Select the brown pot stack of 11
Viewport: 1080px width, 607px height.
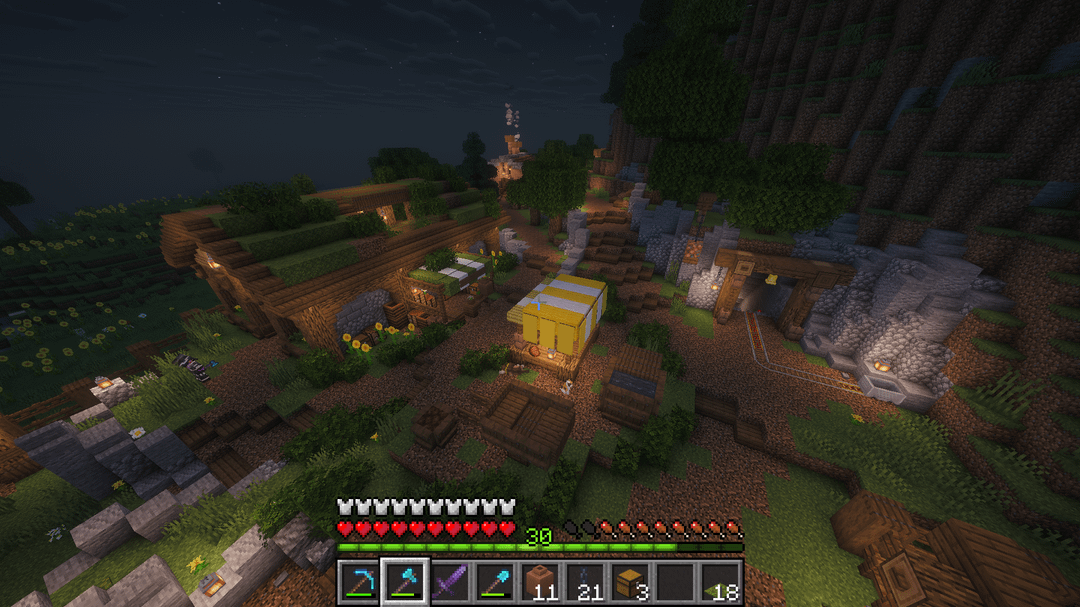point(540,582)
